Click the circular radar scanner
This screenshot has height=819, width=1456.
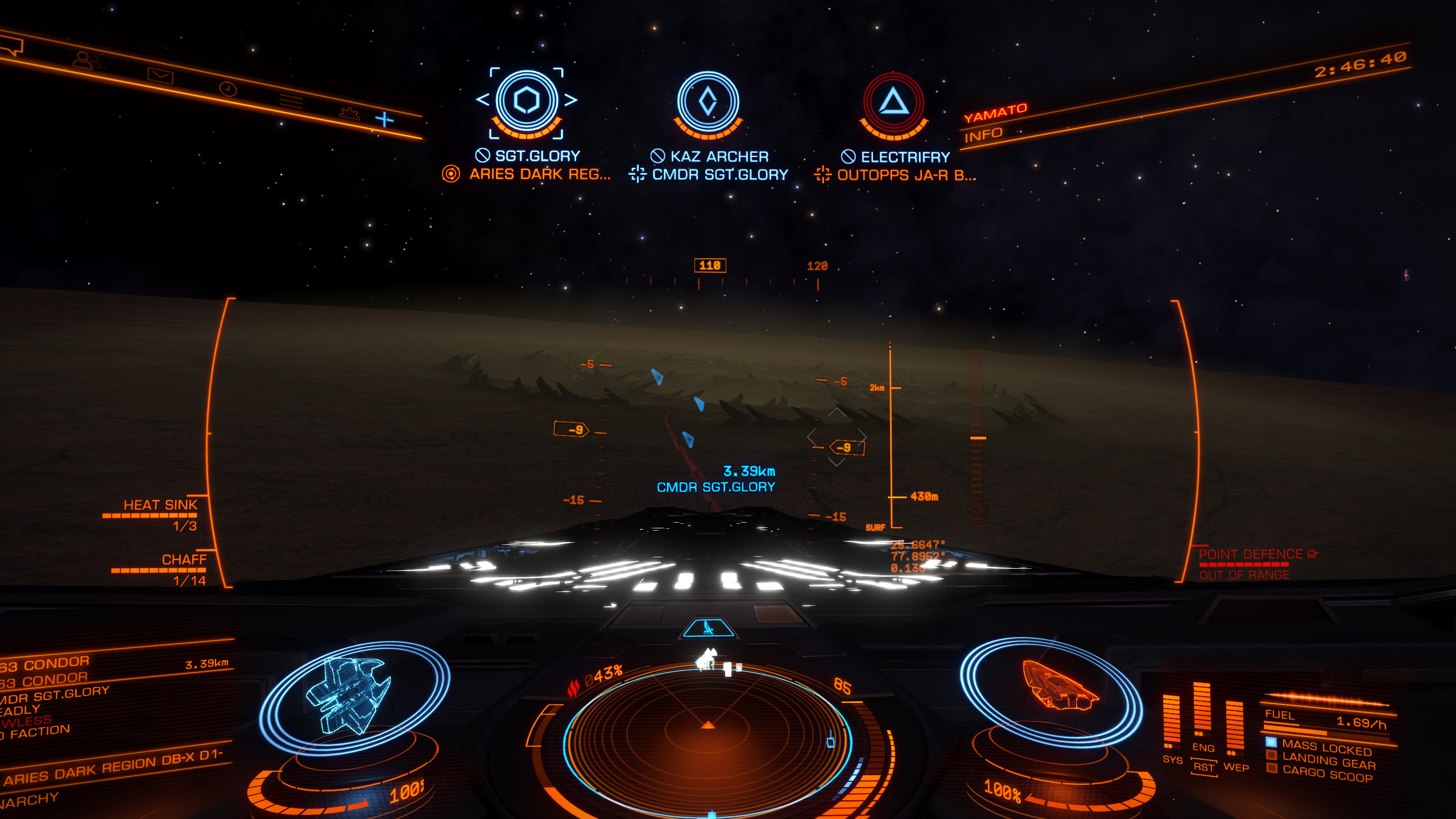[x=708, y=739]
